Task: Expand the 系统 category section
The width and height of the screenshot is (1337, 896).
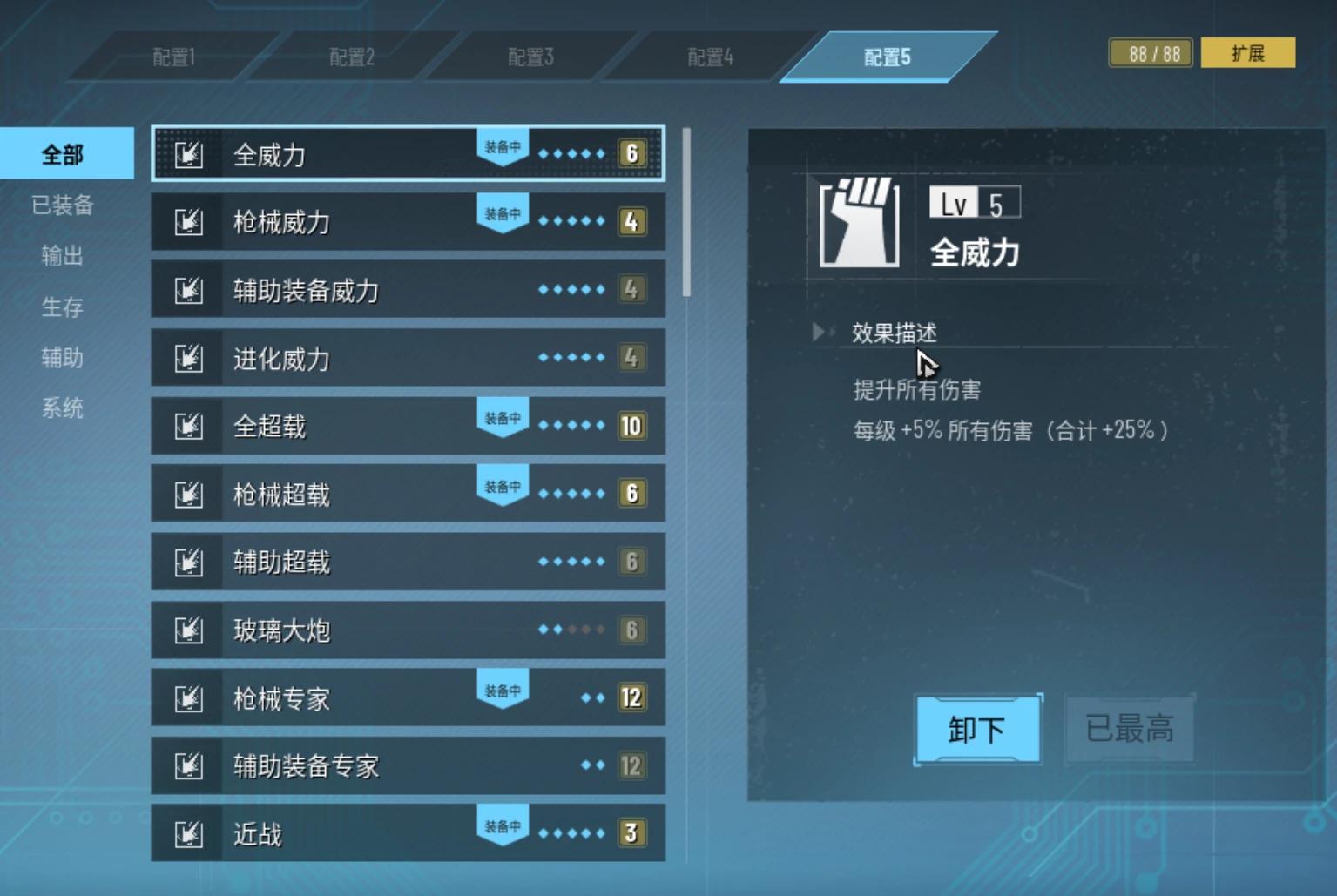Action: (x=61, y=408)
